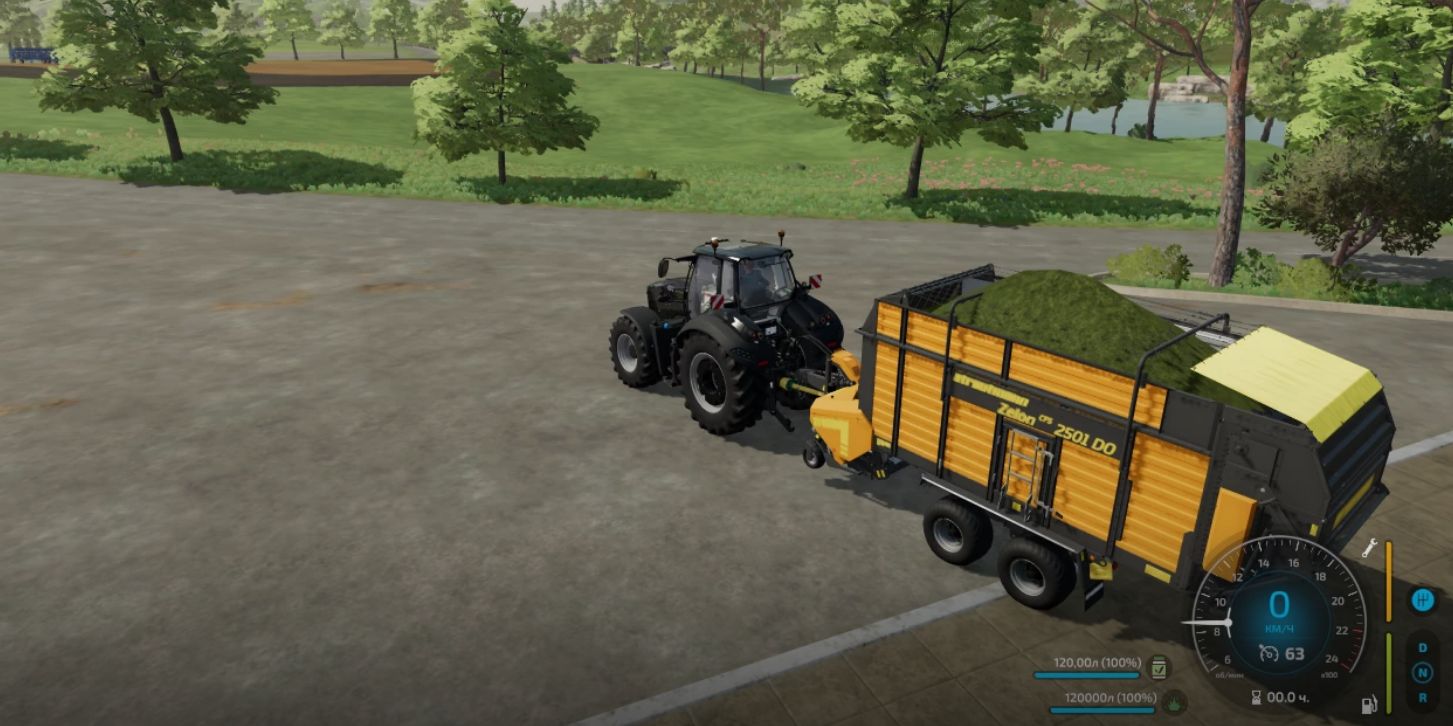Click the cruise control speedometer icon
This screenshot has height=726, width=1453.
[x=1269, y=654]
